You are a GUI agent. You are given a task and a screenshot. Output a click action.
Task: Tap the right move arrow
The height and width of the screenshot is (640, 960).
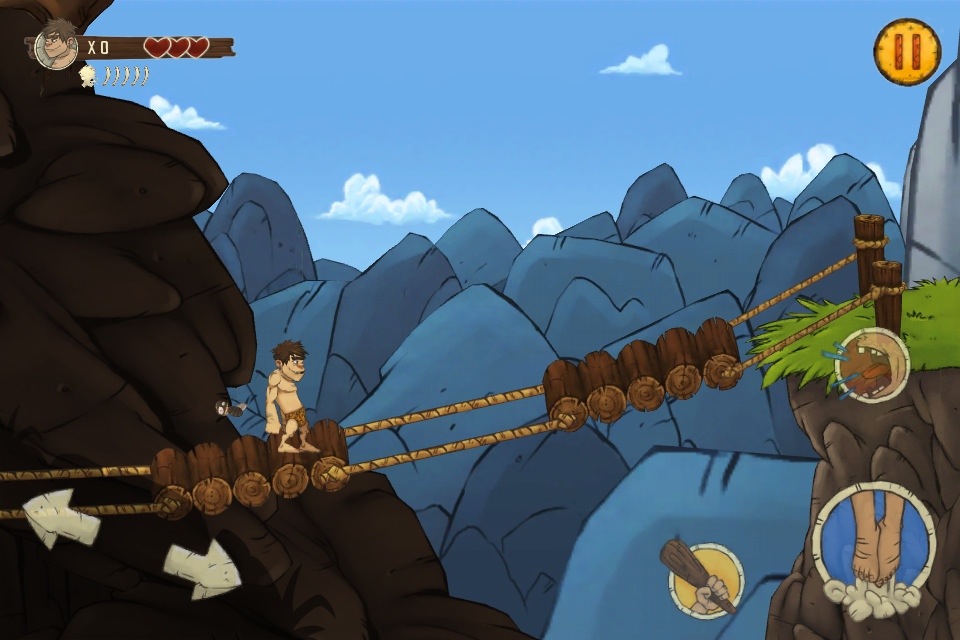(x=202, y=570)
